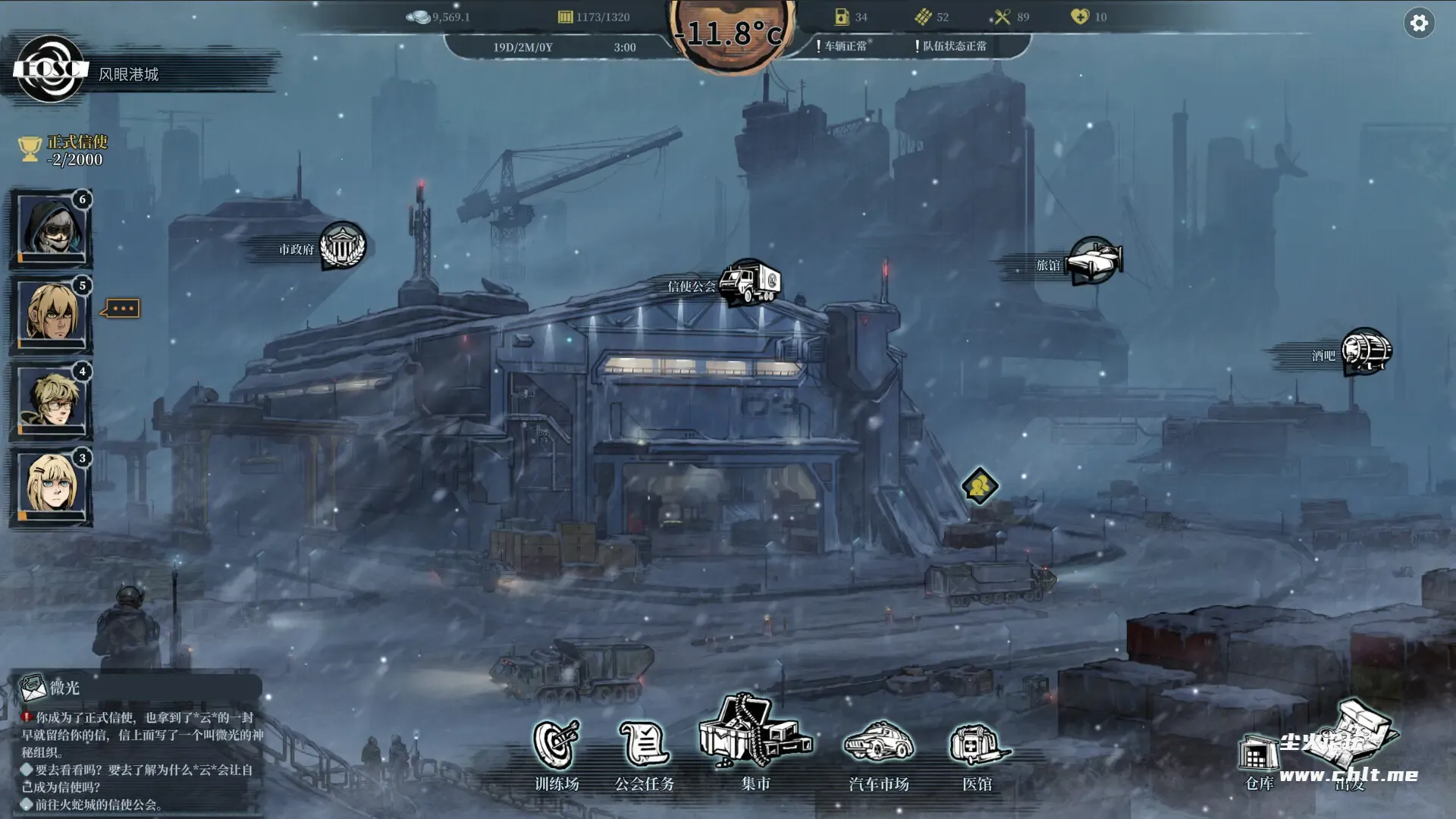1456x819 pixels.
Task: Visit the 信使公会 truck icon
Action: pyautogui.click(x=749, y=283)
